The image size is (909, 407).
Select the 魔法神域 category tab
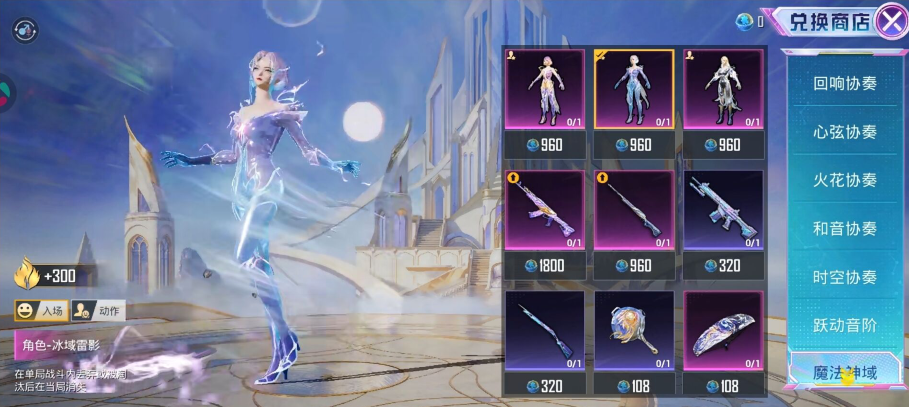pyautogui.click(x=844, y=373)
